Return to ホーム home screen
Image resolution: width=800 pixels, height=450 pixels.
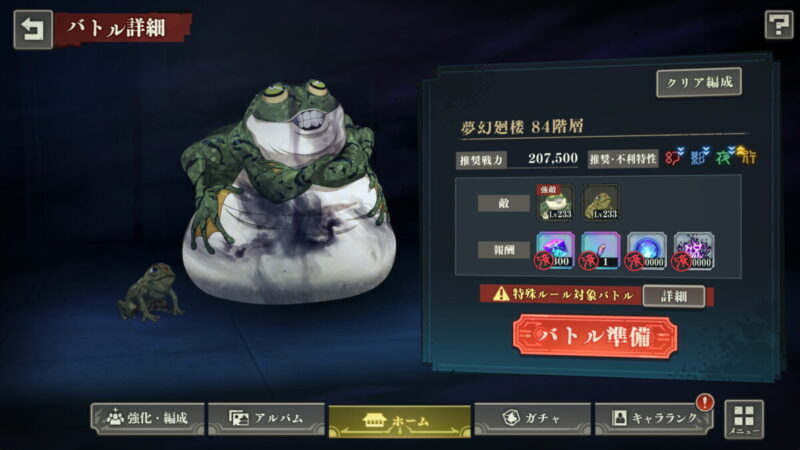tap(399, 420)
